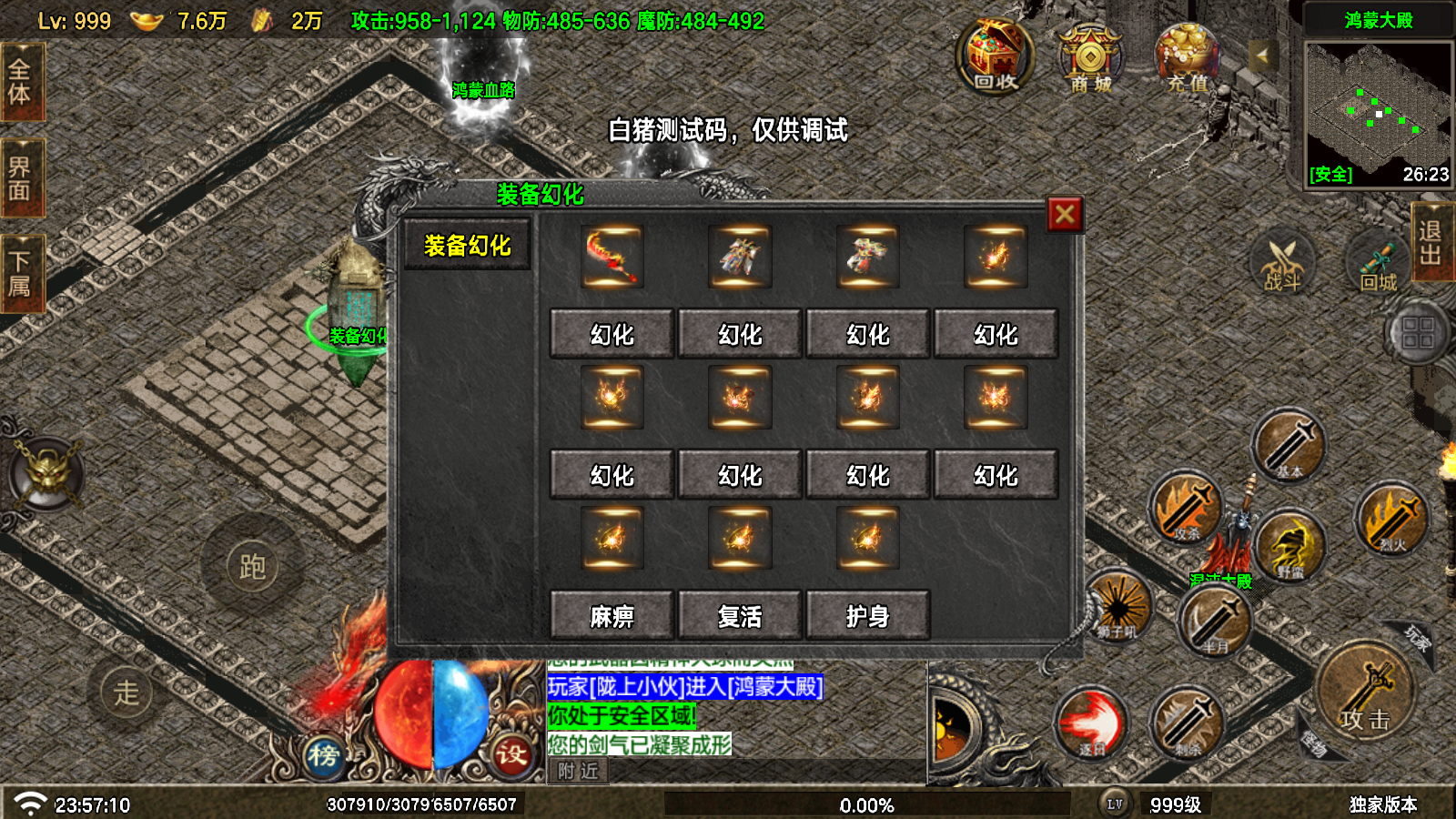Open the 设 settings button
The image size is (1456, 819).
tap(511, 754)
